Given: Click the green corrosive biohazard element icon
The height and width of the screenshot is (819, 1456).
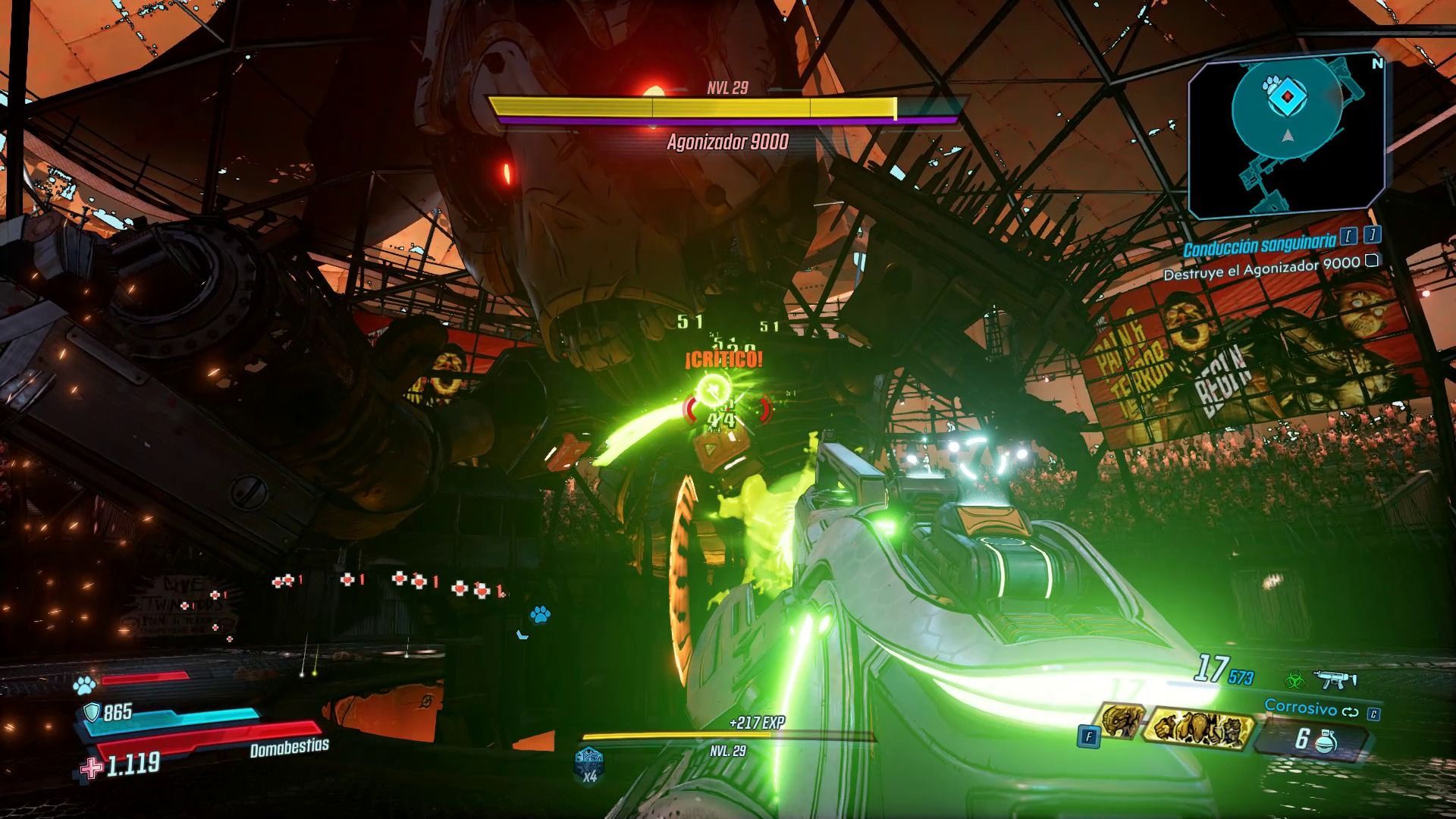Looking at the screenshot, I should click(1294, 679).
